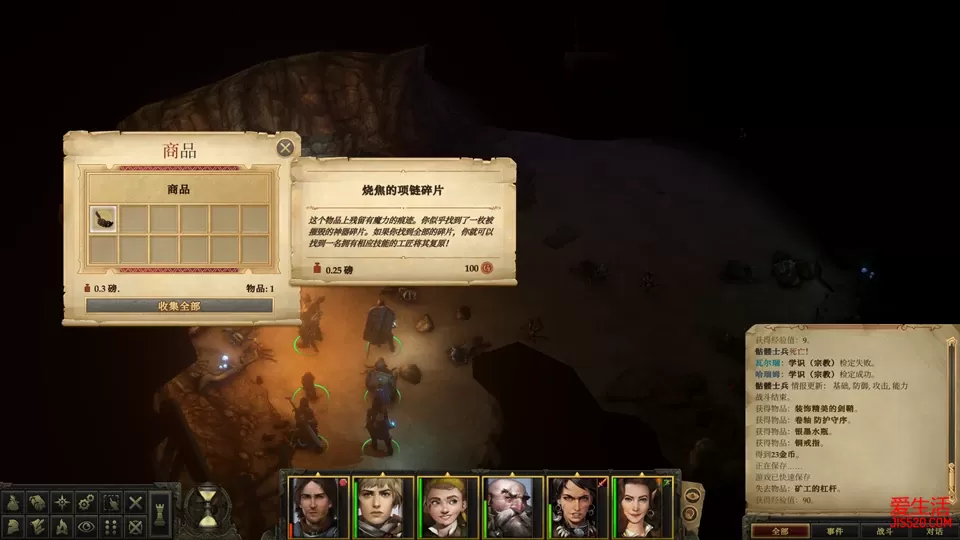The image size is (960, 540).
Task: Click the compass star icon
Action: [x=61, y=503]
